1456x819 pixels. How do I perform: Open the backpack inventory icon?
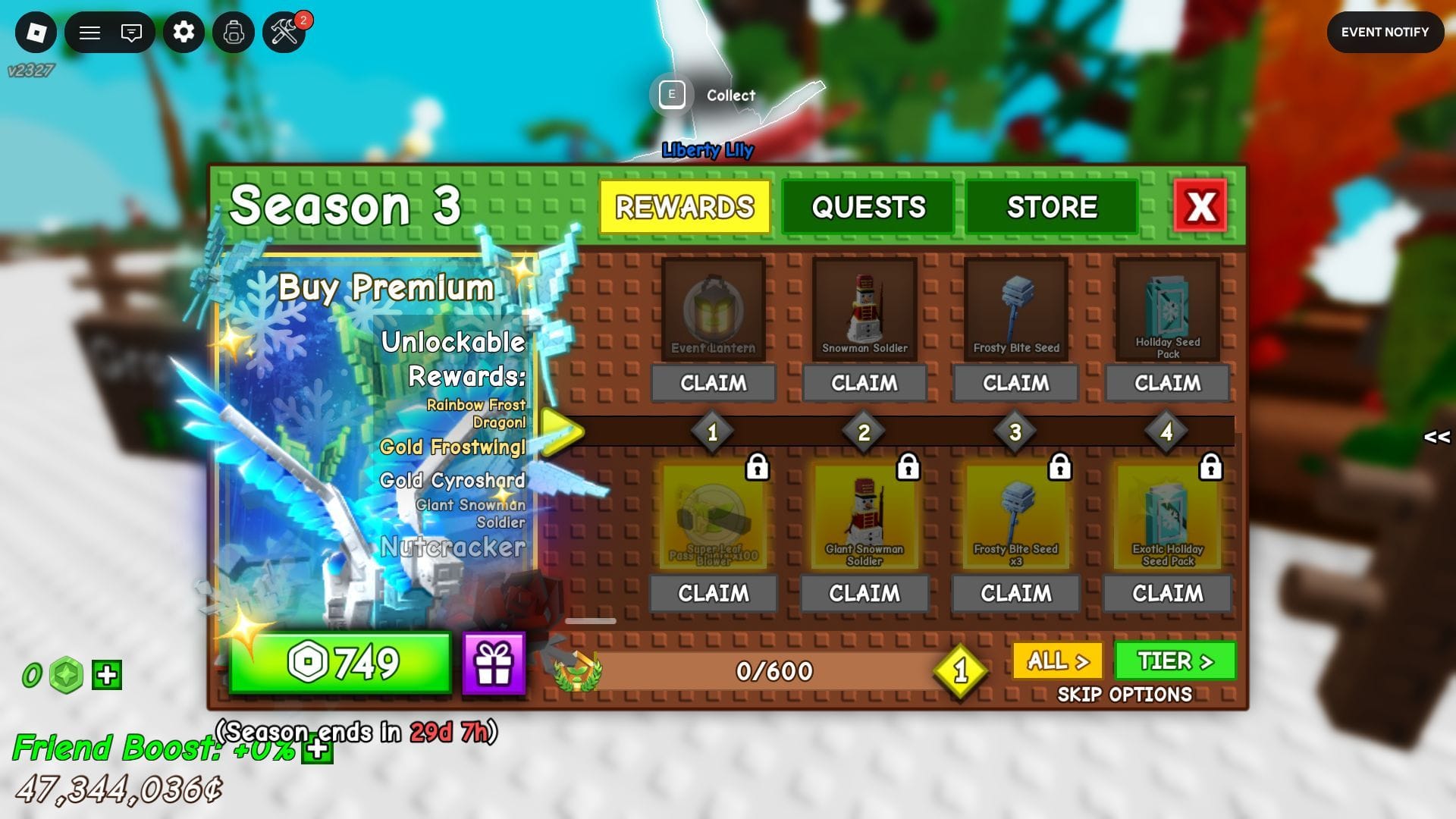[234, 33]
